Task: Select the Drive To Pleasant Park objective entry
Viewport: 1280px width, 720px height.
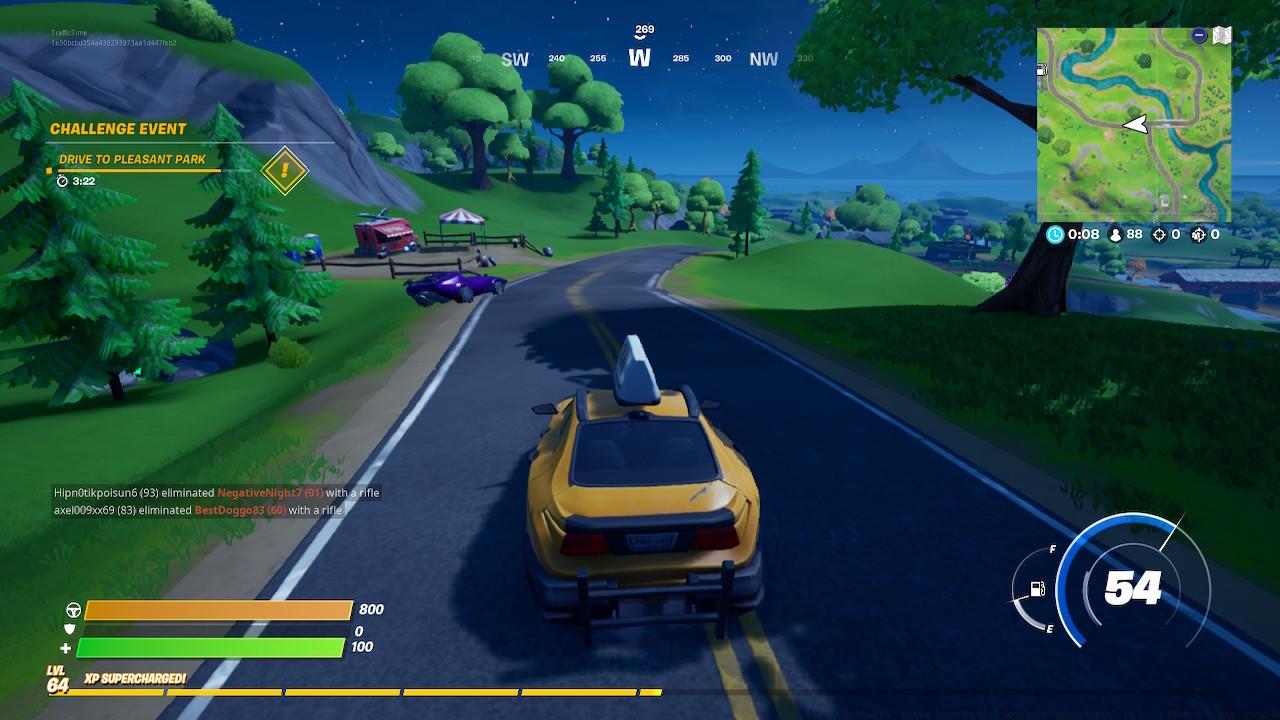Action: point(134,159)
